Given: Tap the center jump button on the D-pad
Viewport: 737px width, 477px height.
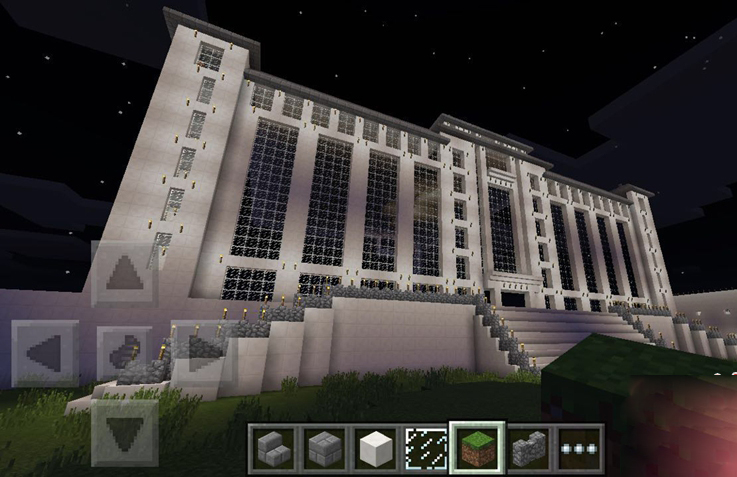Looking at the screenshot, I should (125, 353).
